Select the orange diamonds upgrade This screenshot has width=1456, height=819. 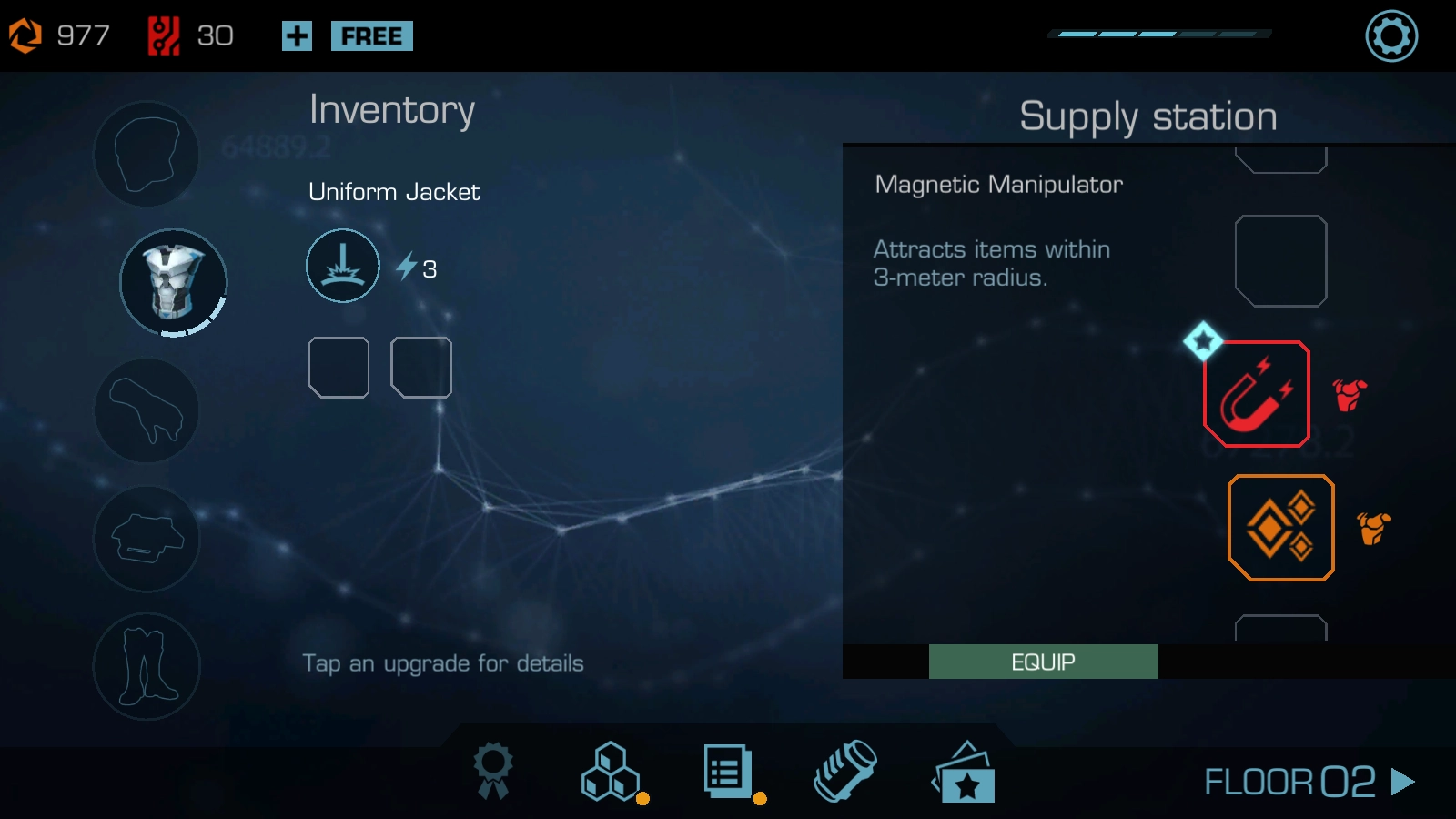coord(1280,528)
